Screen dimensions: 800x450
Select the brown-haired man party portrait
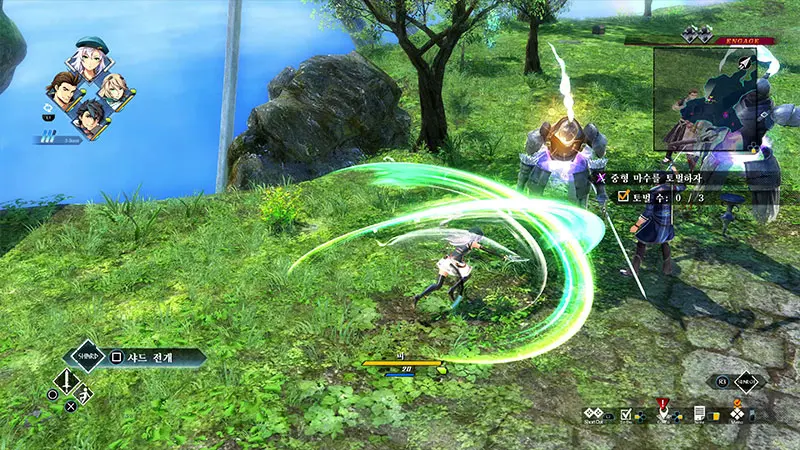(x=65, y=88)
